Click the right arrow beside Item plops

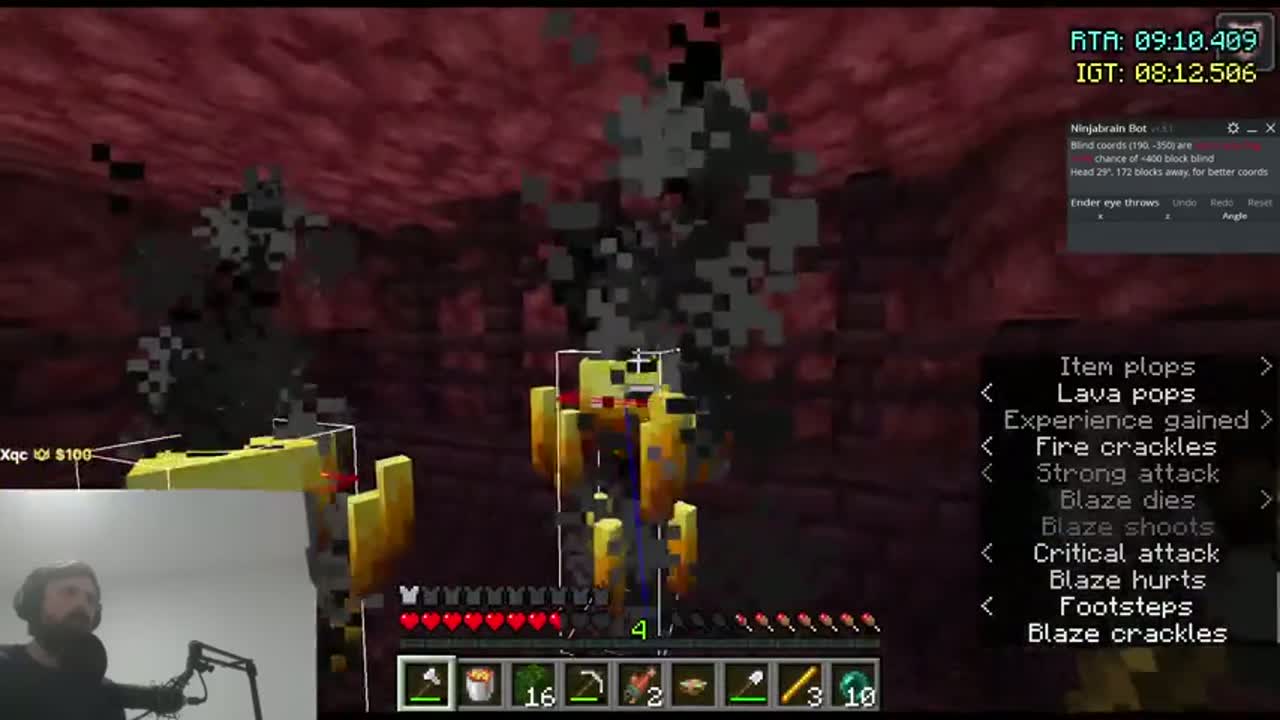pos(1267,367)
